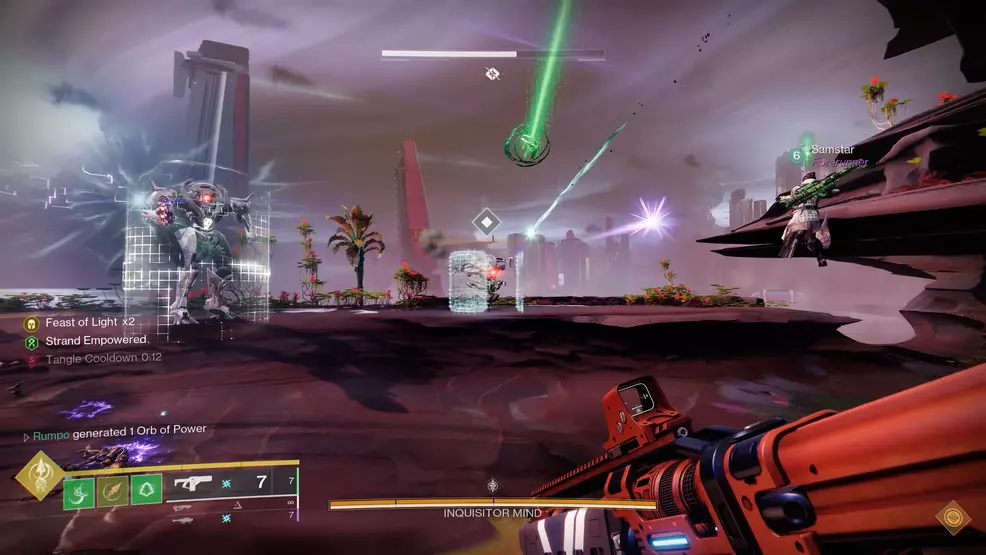Inspect the Strand Empowered buff icon
Screen dimensions: 986x555
pos(31,340)
